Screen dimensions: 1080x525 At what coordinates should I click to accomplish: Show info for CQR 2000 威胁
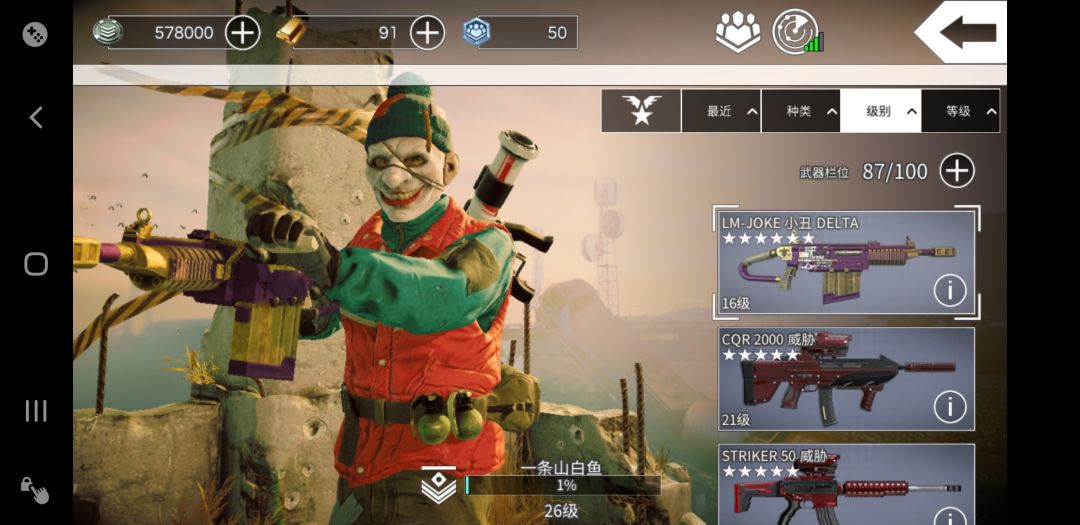pyautogui.click(x=949, y=407)
